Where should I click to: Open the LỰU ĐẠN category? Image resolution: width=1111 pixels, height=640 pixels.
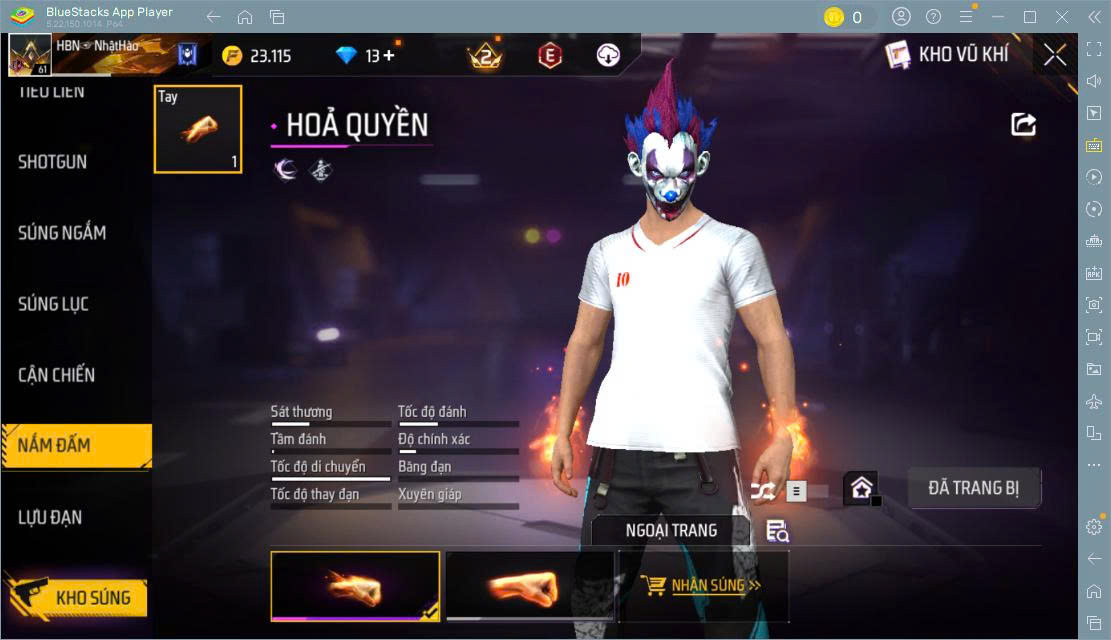tap(50, 517)
